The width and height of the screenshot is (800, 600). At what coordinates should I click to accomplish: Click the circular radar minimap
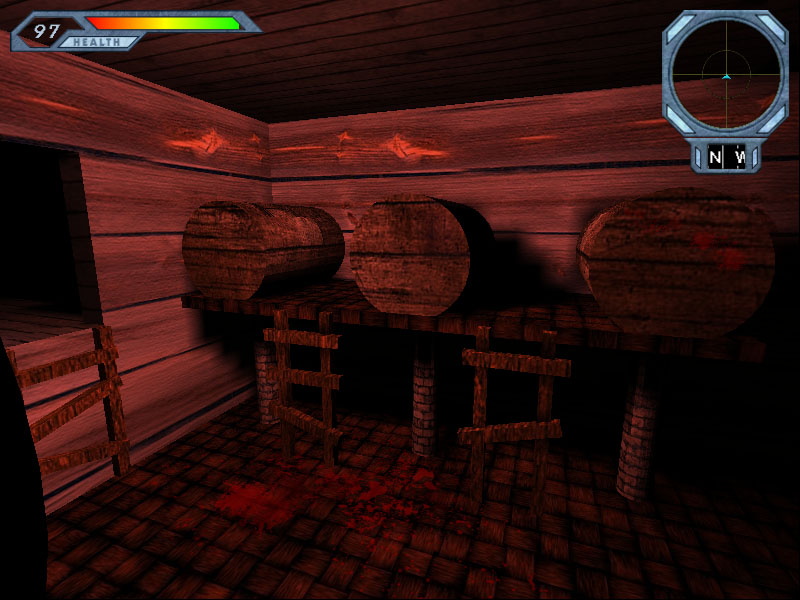click(726, 73)
